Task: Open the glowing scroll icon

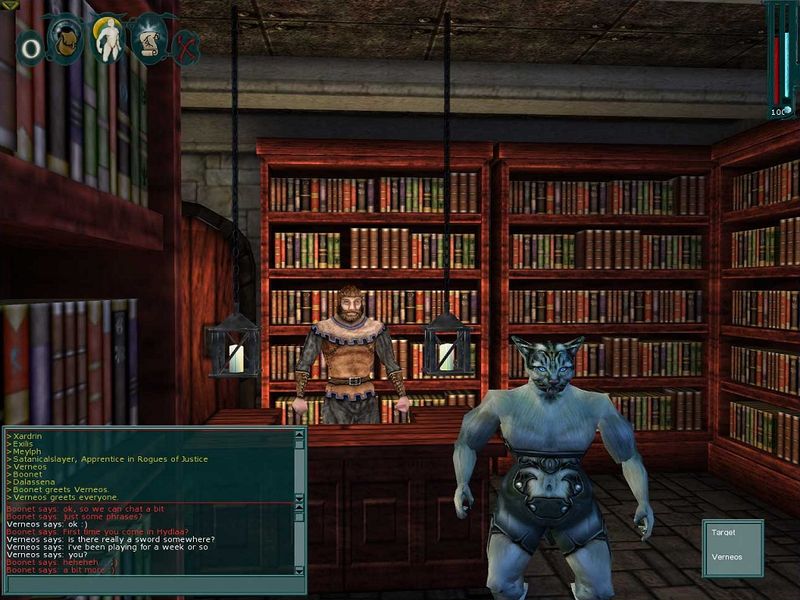Action: [x=149, y=38]
